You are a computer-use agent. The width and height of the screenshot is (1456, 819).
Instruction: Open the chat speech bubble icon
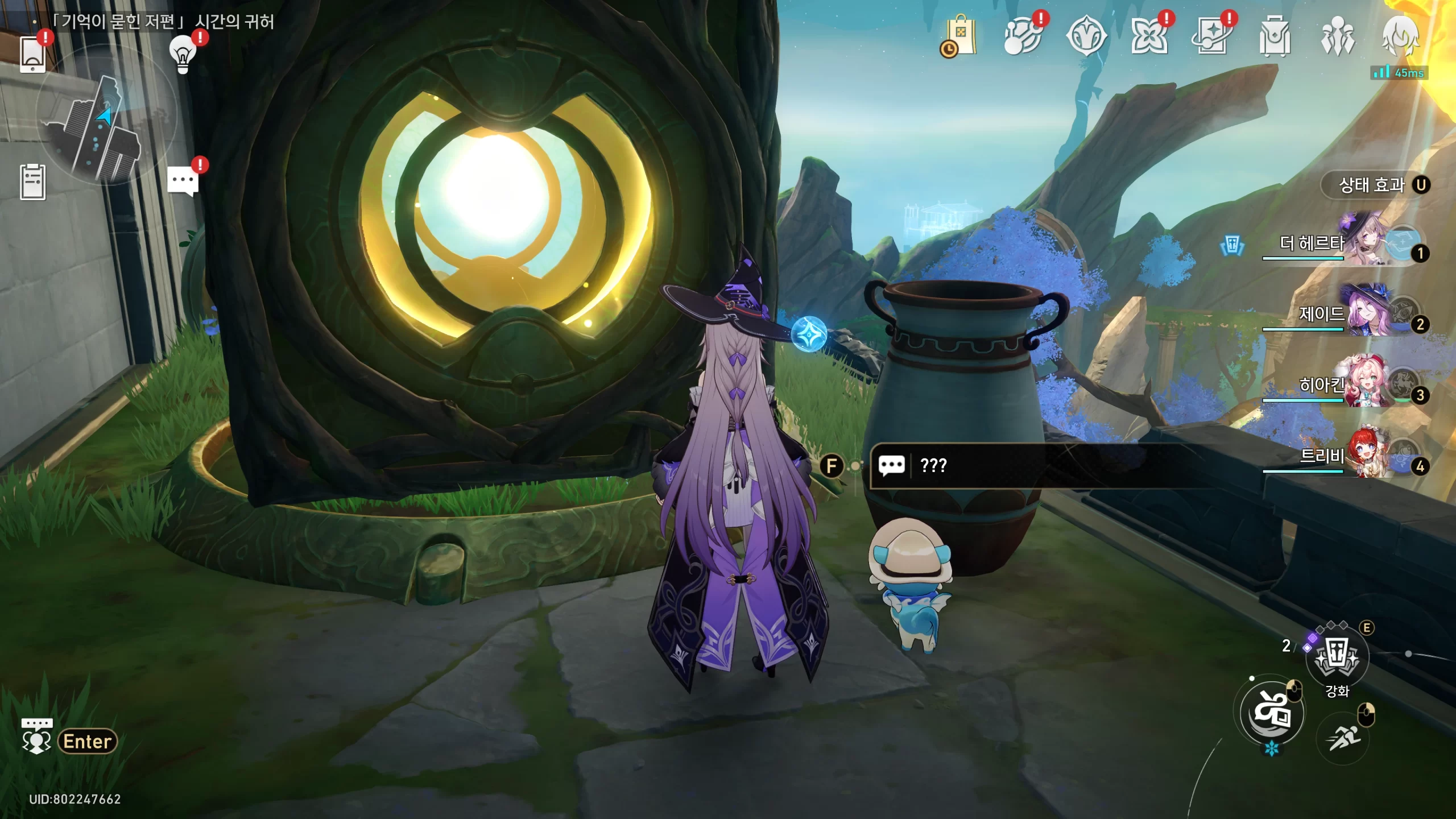click(x=183, y=181)
